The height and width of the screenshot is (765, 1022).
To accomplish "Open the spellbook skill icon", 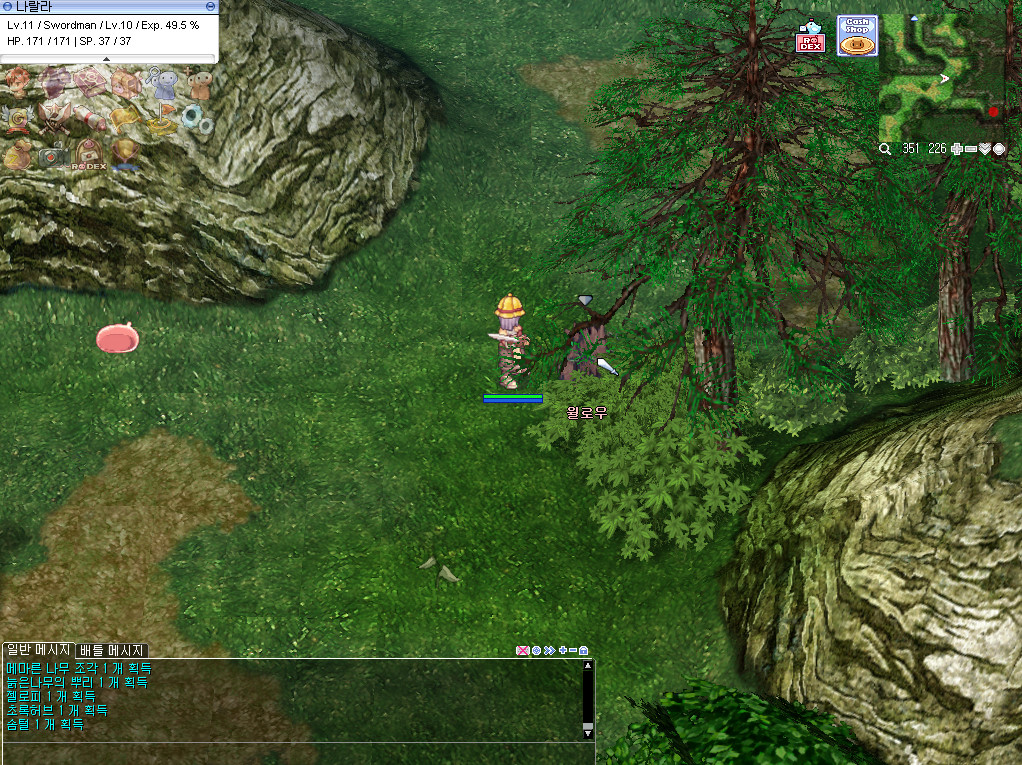I will point(90,82).
